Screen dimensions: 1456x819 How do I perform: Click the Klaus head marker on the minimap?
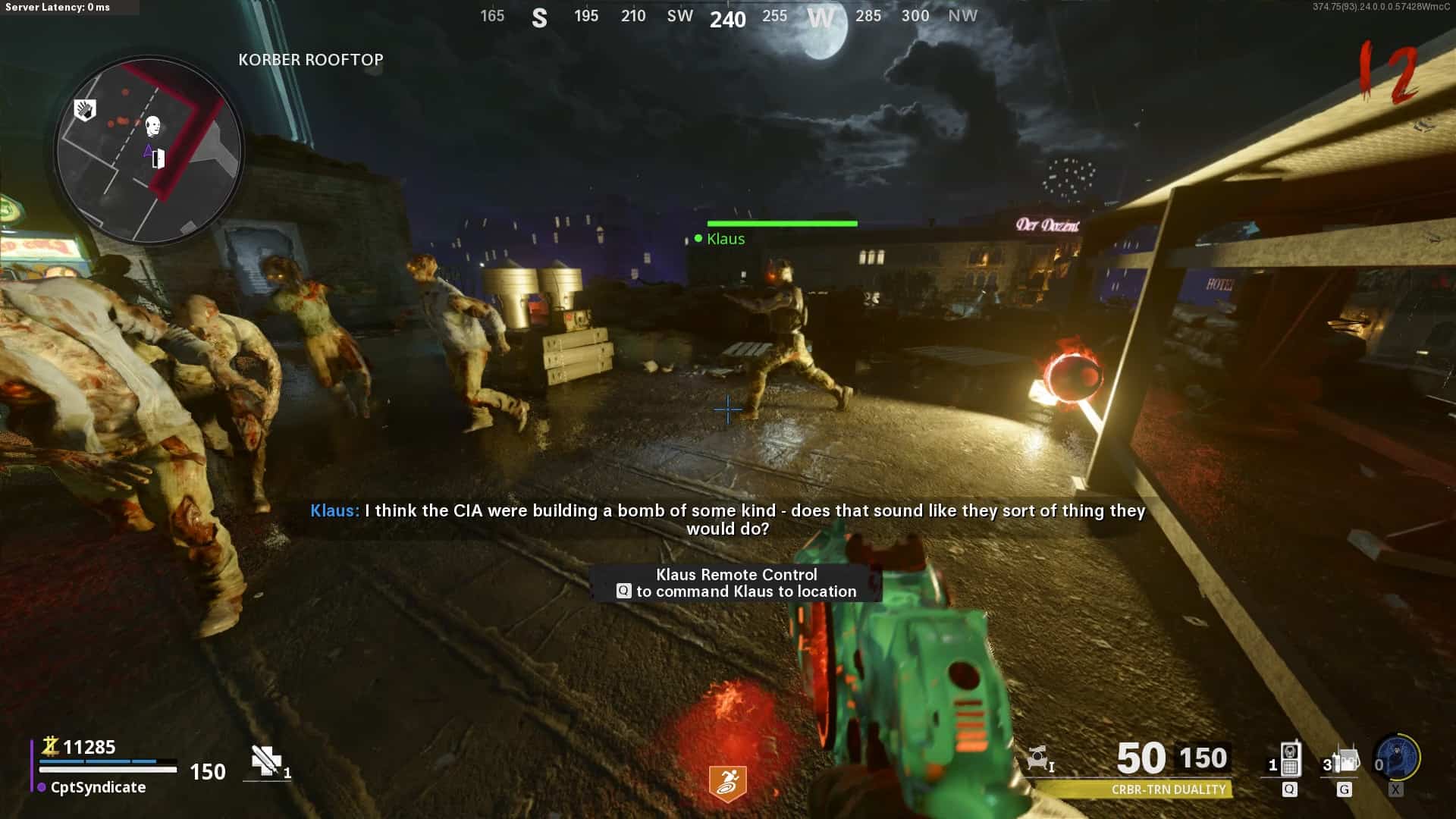tap(153, 125)
